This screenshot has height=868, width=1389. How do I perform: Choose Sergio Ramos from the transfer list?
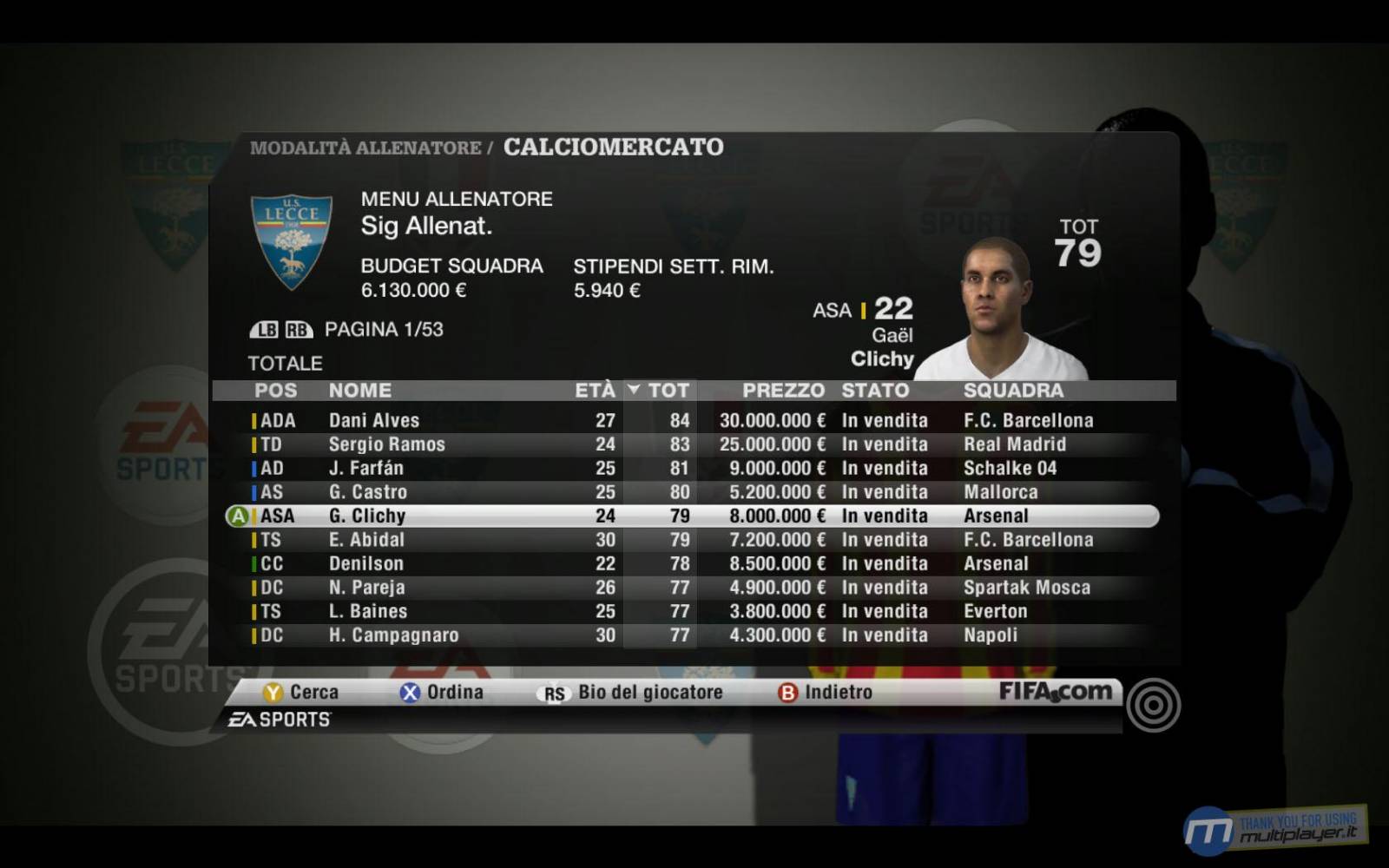[x=386, y=444]
